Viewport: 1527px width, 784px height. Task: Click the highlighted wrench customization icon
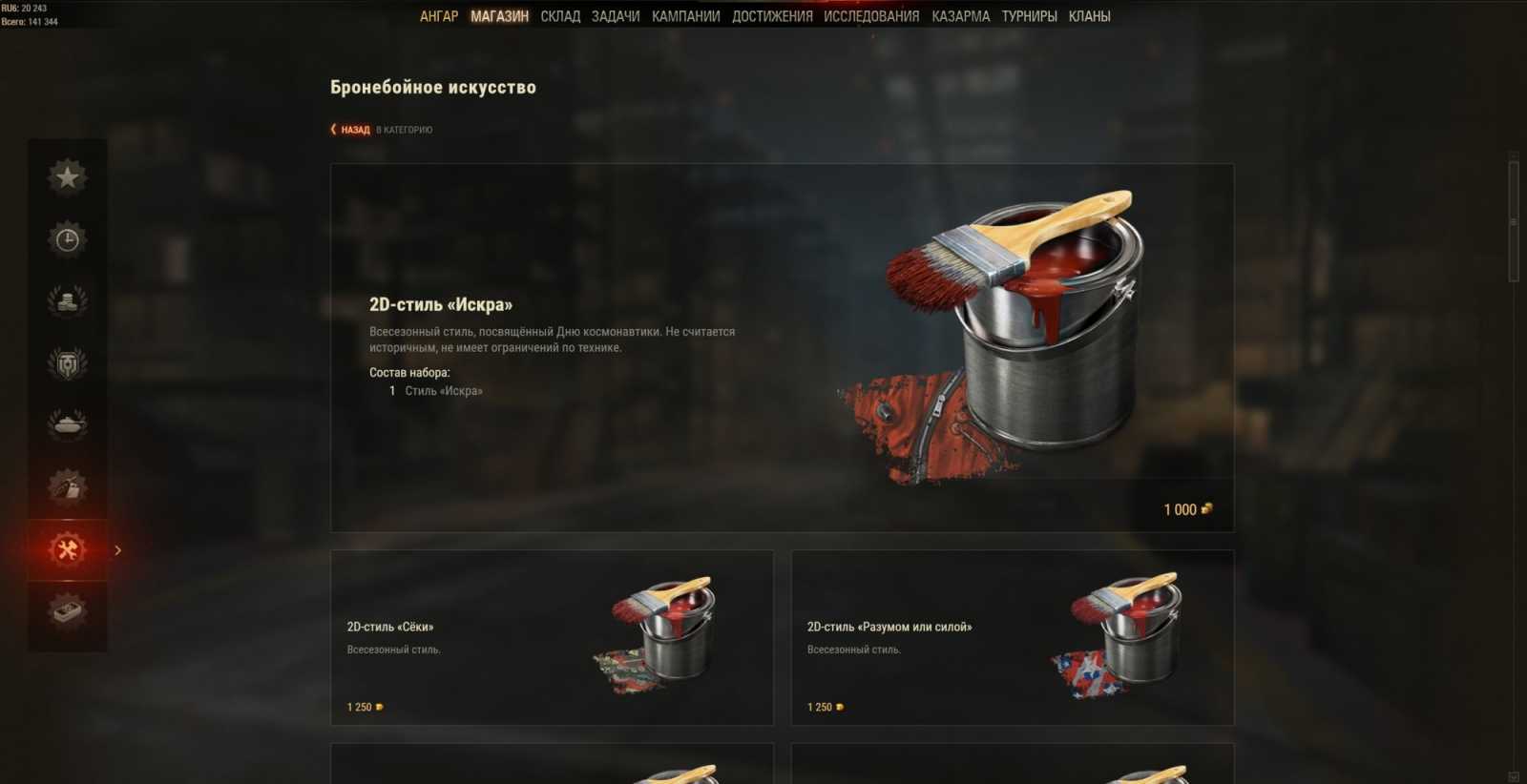tap(67, 550)
